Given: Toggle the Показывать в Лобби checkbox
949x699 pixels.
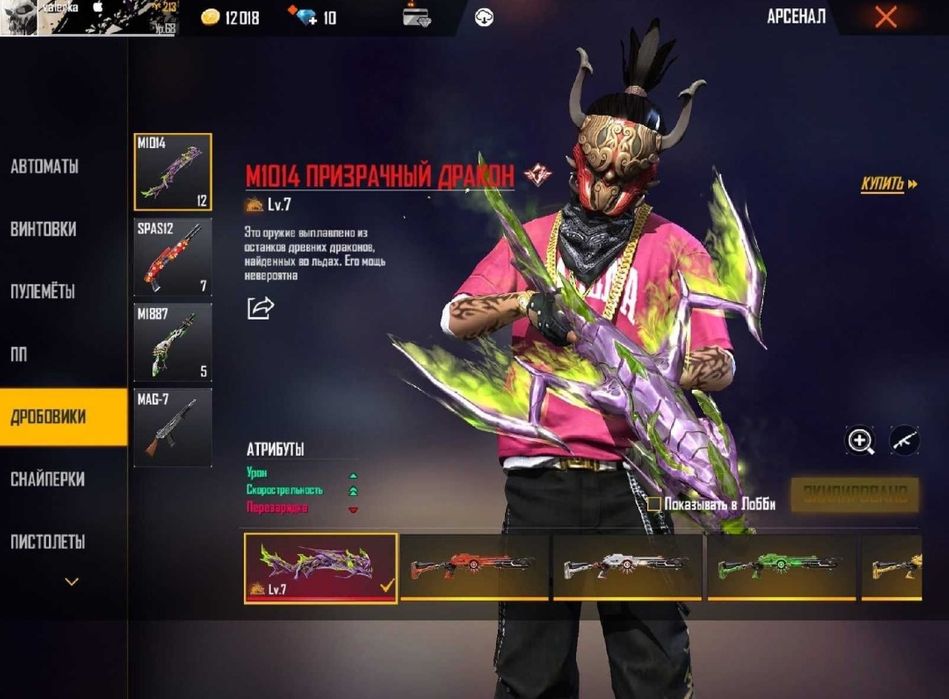Looking at the screenshot, I should (654, 504).
